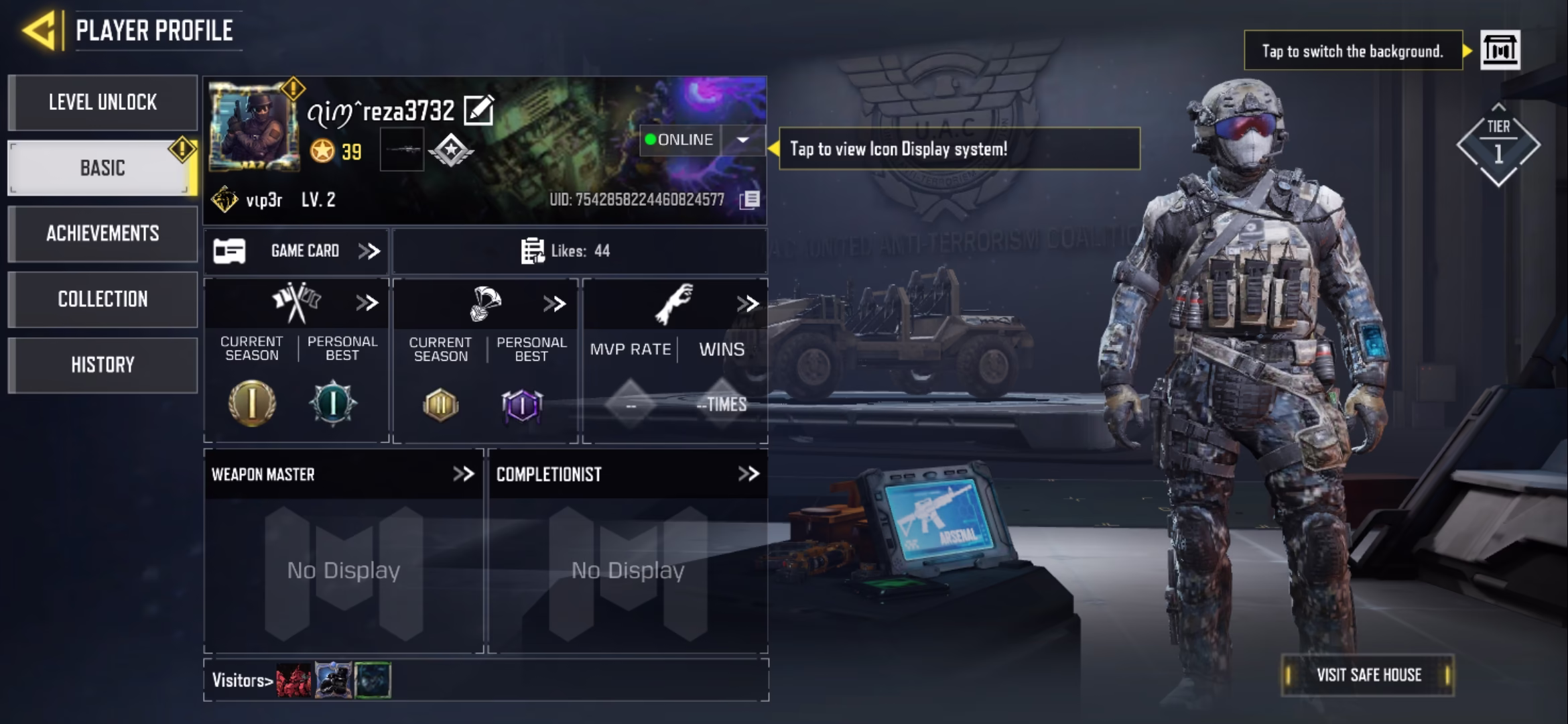View the History tab

103,365
